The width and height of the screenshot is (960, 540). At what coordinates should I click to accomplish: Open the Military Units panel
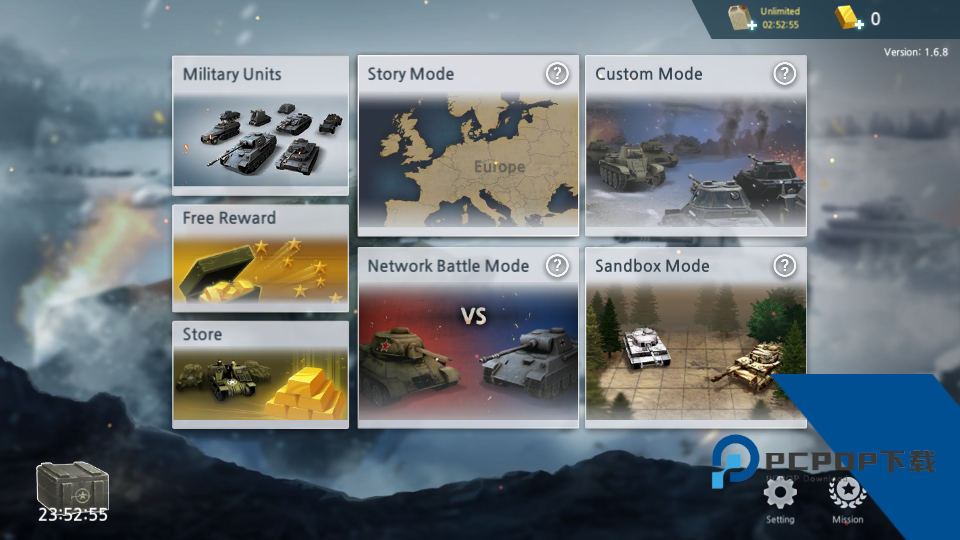pyautogui.click(x=260, y=125)
